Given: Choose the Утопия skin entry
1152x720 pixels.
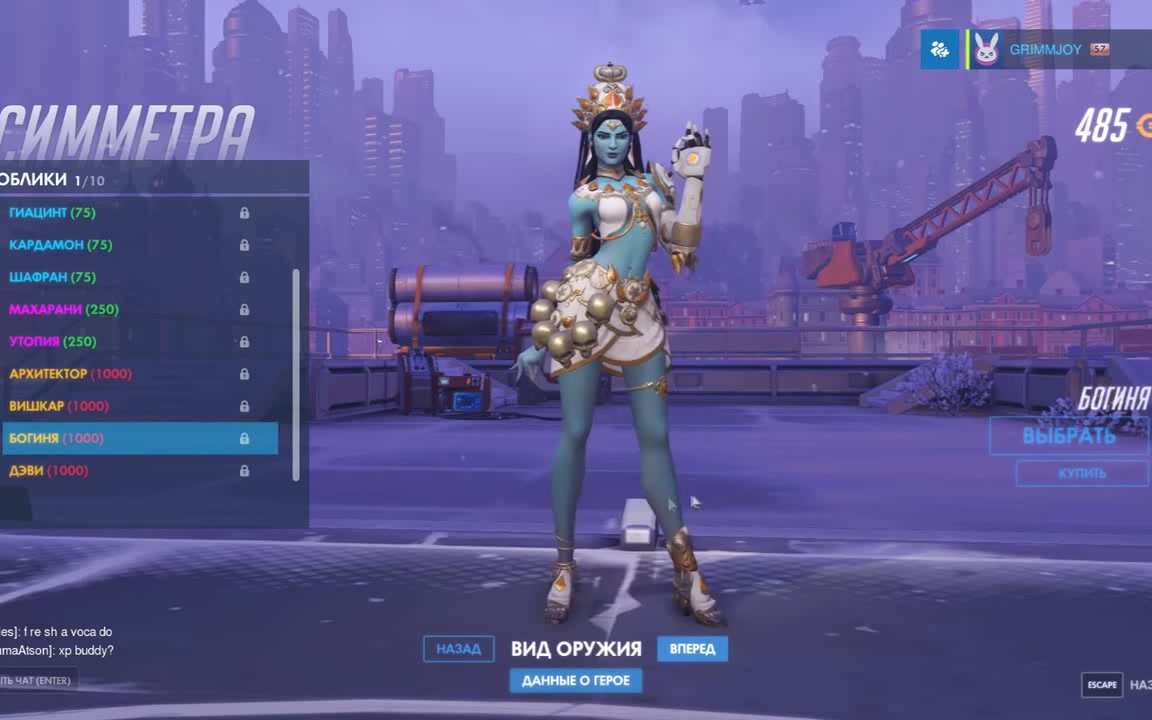Looking at the screenshot, I should pos(52,342).
